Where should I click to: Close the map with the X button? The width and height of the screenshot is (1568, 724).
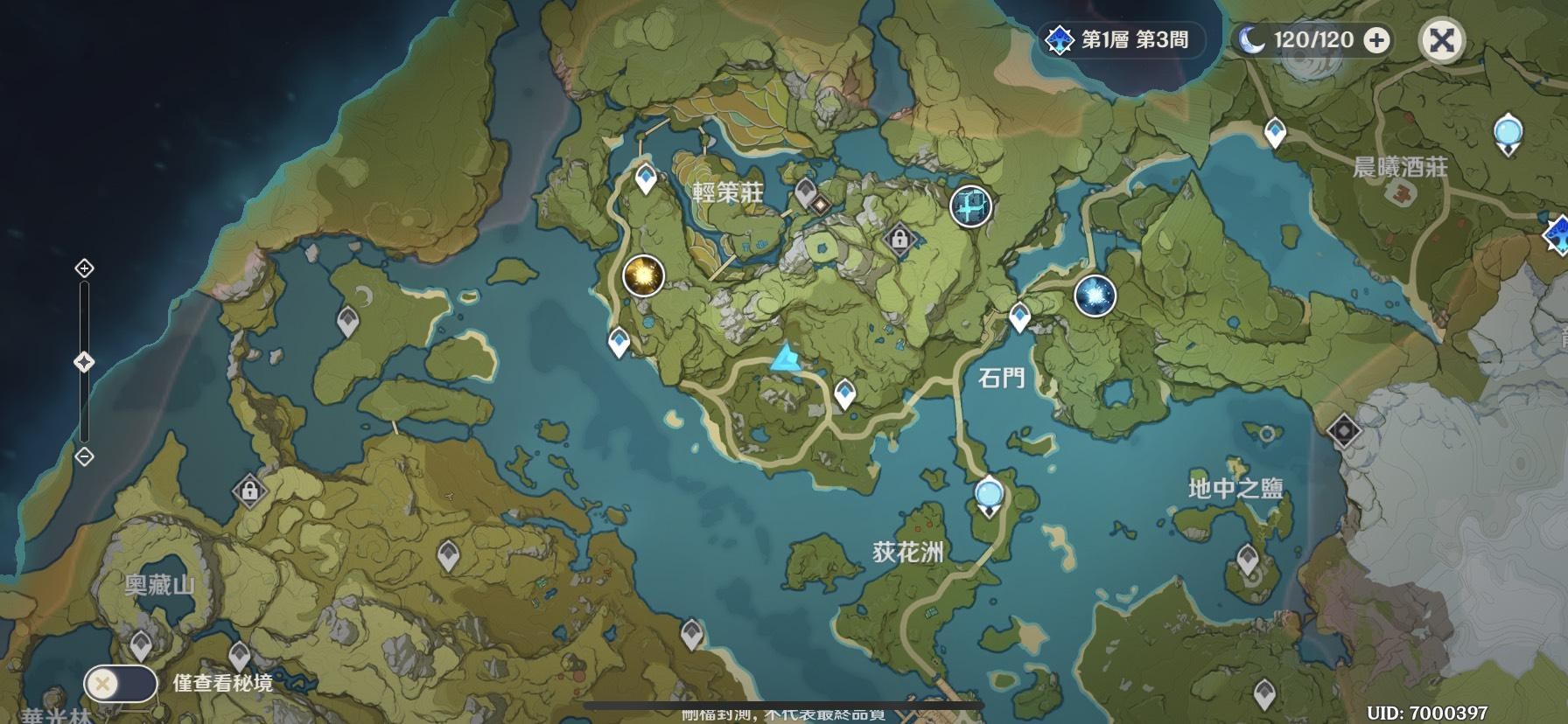pos(1441,40)
